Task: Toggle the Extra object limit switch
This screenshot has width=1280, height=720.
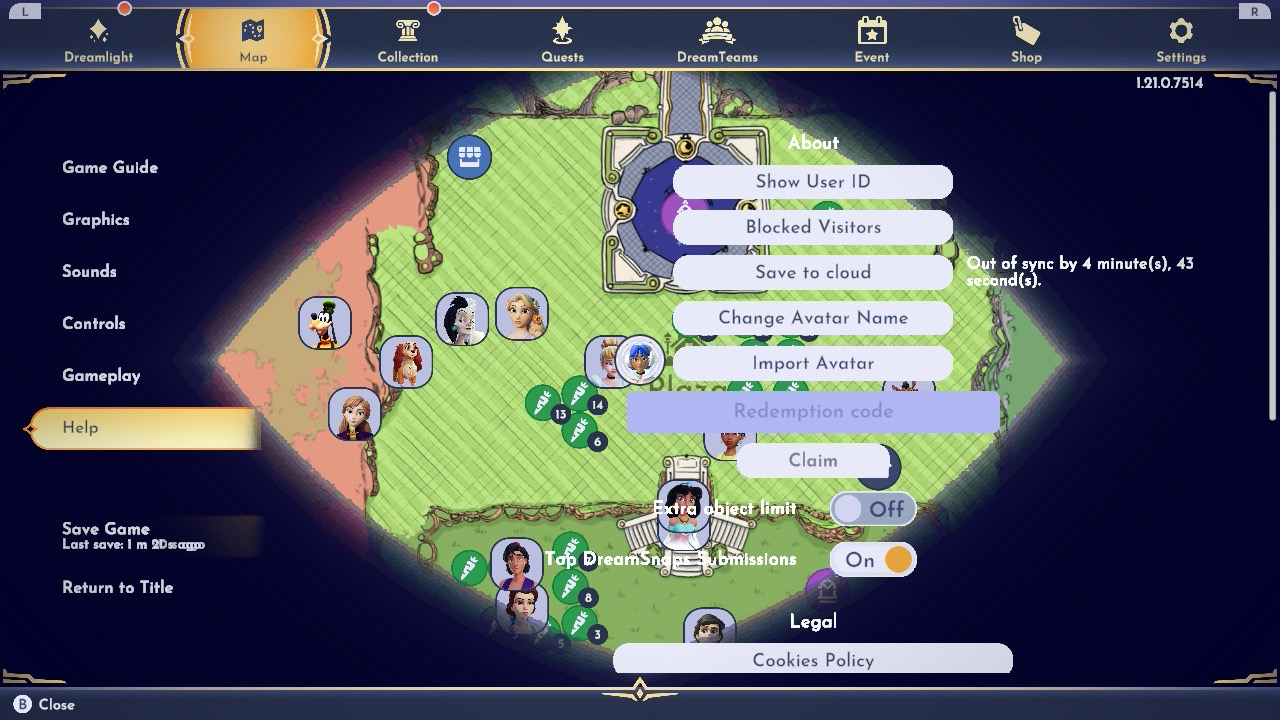Action: [x=872, y=509]
